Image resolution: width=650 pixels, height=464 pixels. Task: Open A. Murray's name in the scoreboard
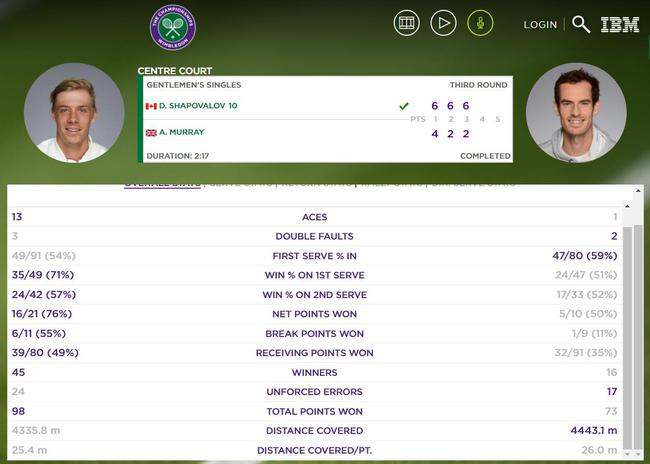tap(183, 132)
